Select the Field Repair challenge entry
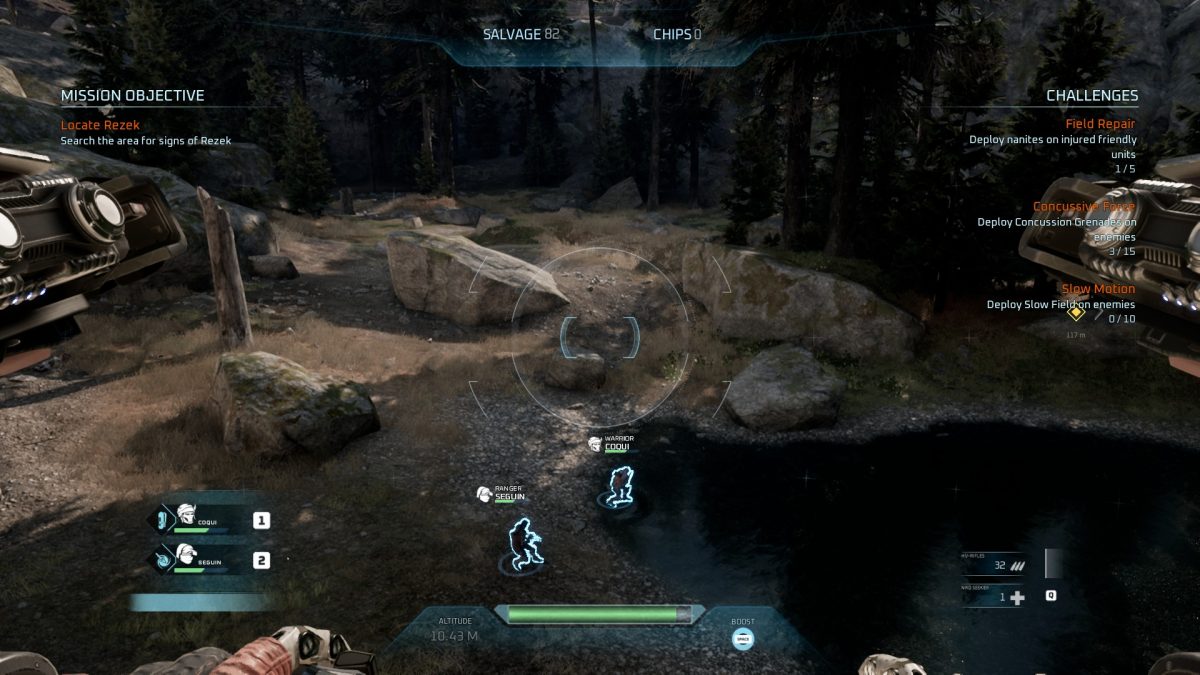Screen dimensions: 1200x675 point(1100,124)
